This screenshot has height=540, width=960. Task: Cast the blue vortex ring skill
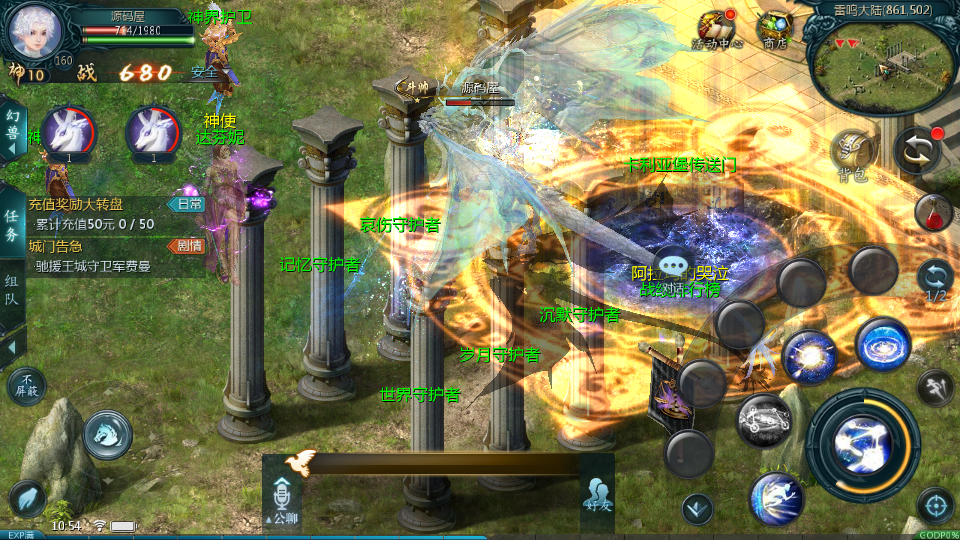tap(882, 345)
